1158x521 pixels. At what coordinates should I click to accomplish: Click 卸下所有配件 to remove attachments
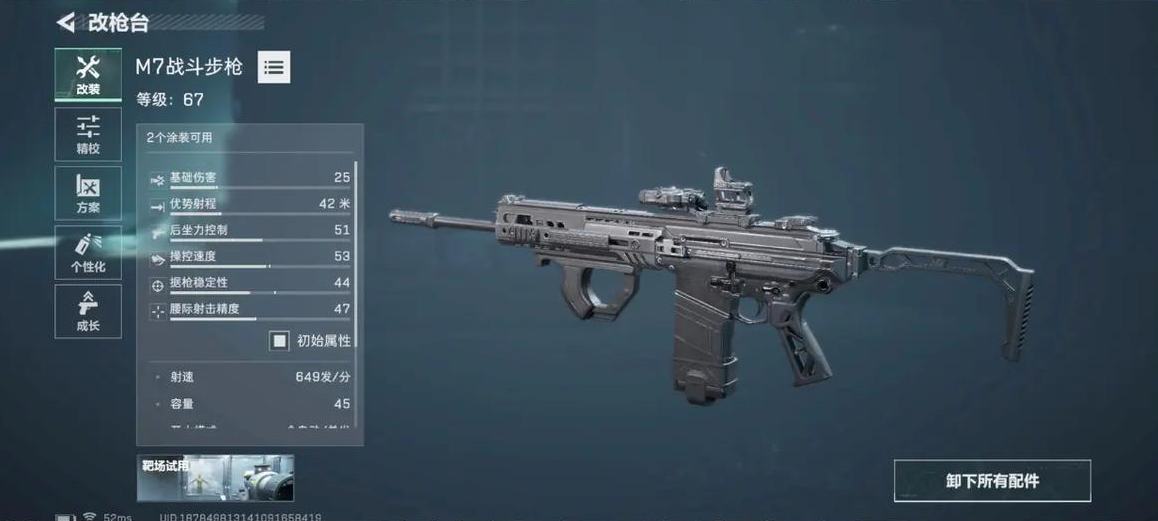(992, 481)
